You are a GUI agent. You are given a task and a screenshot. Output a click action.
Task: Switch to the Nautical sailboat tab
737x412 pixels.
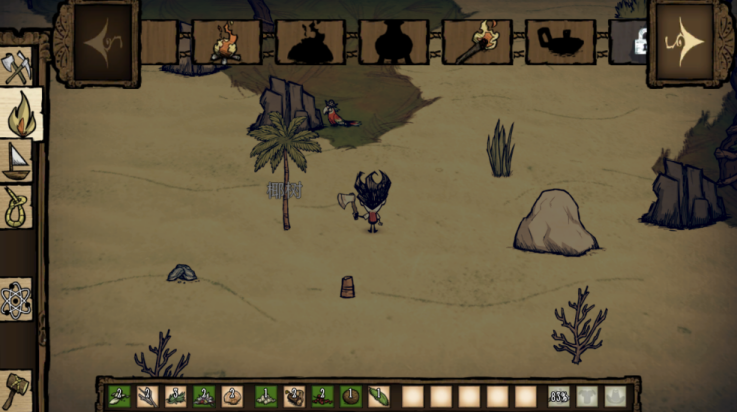click(18, 161)
